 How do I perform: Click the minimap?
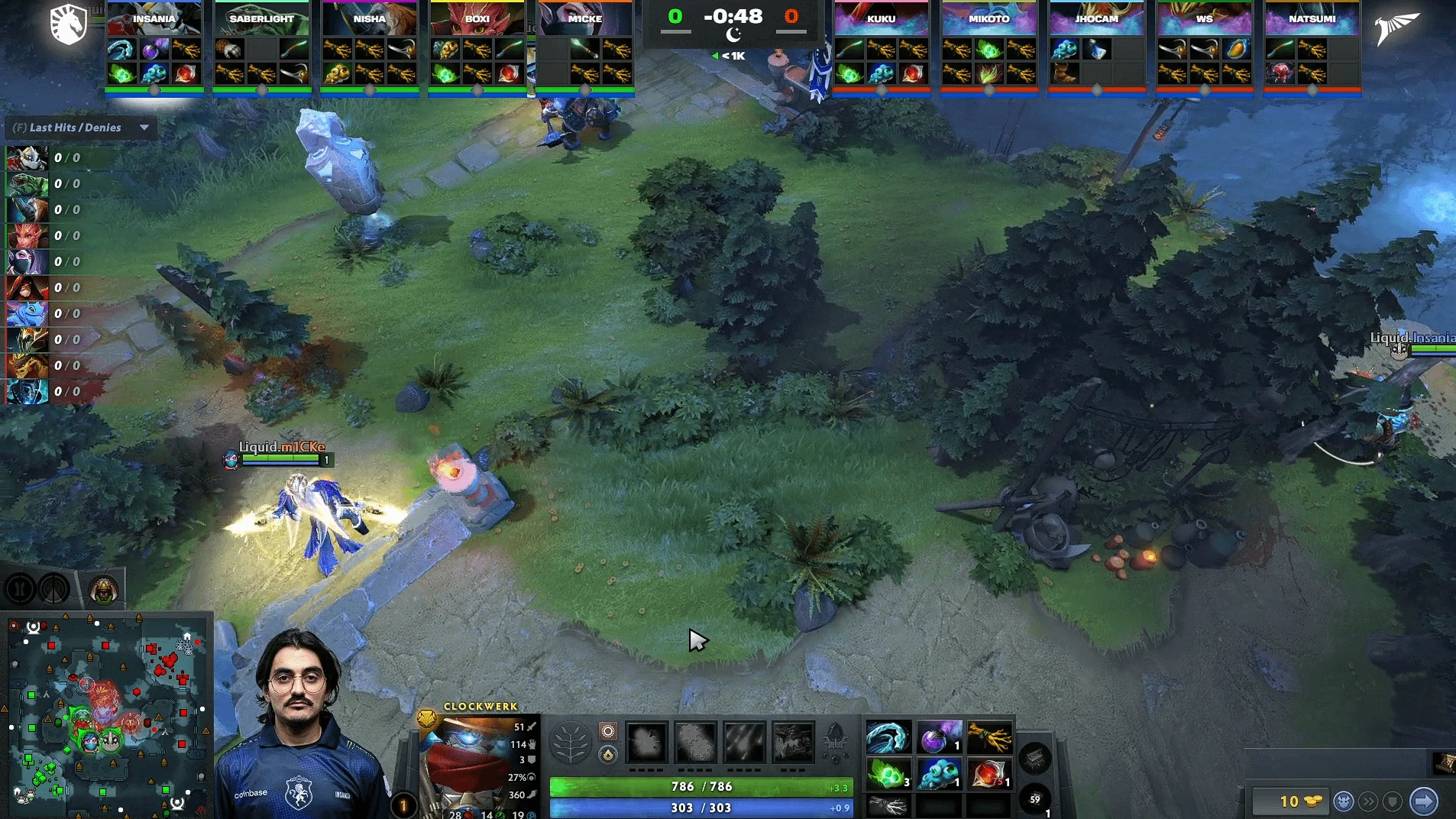point(107,714)
